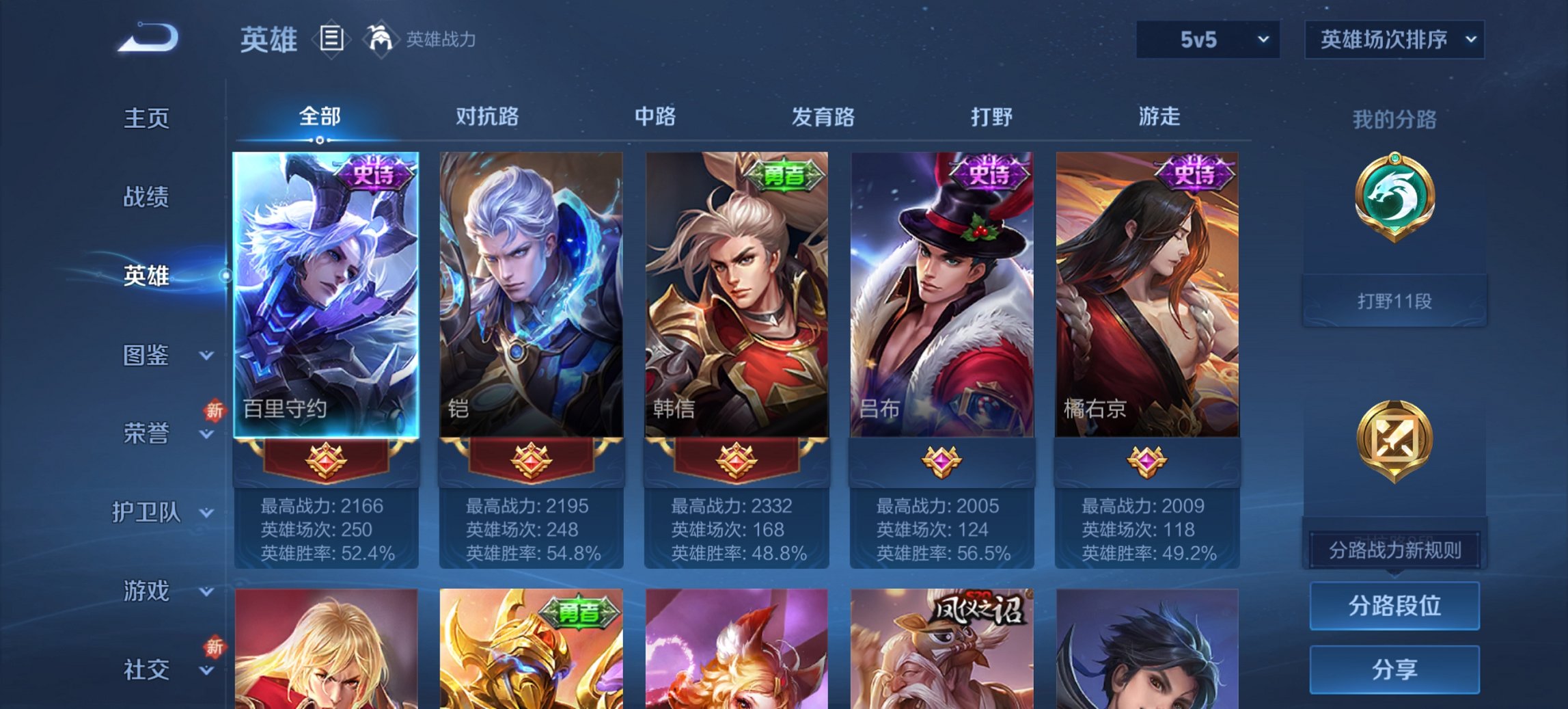Click 吕布's pink mastery medal
This screenshot has width=1568, height=709.
click(x=941, y=461)
